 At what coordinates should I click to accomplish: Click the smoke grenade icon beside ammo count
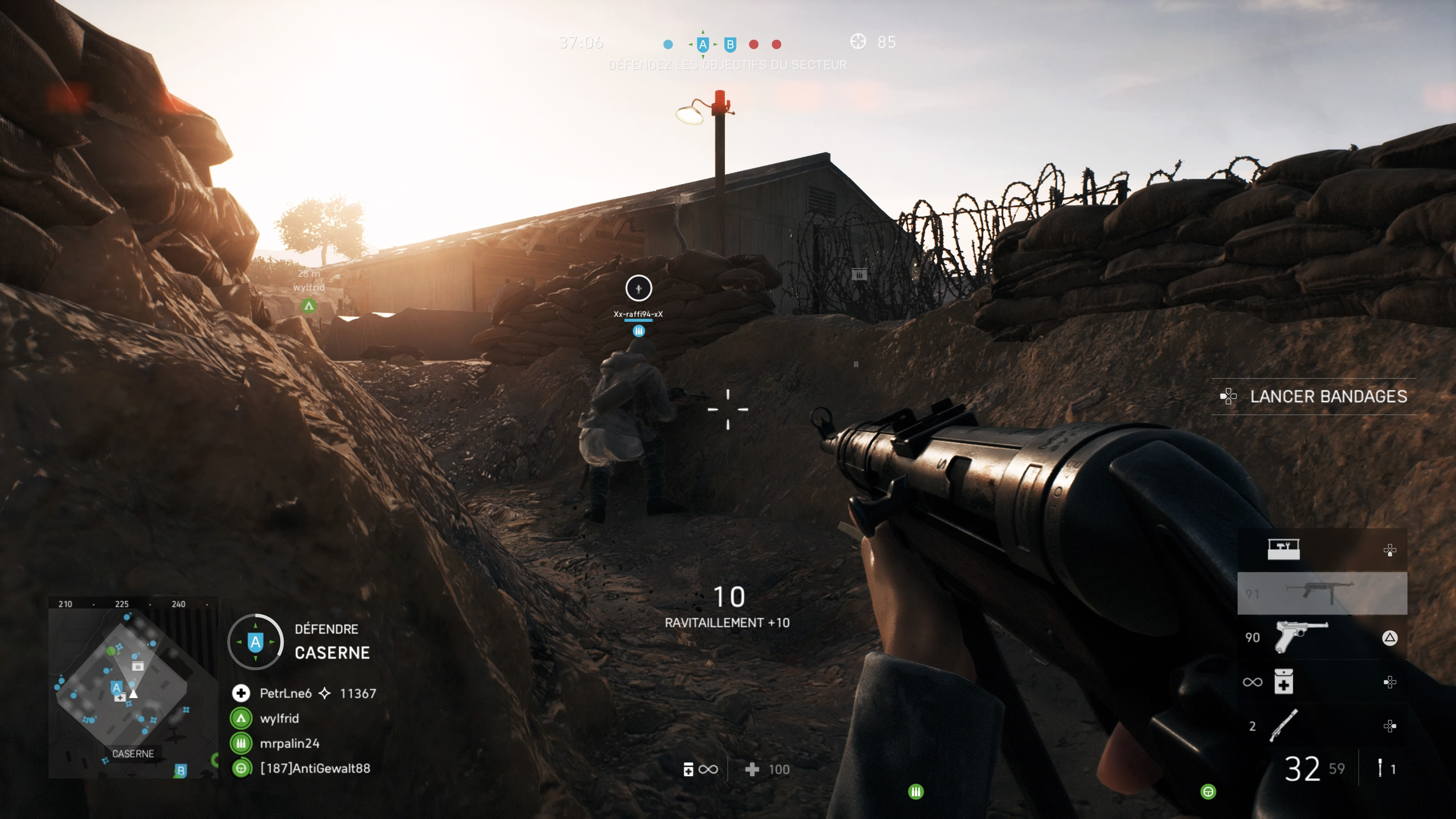coord(1381,767)
